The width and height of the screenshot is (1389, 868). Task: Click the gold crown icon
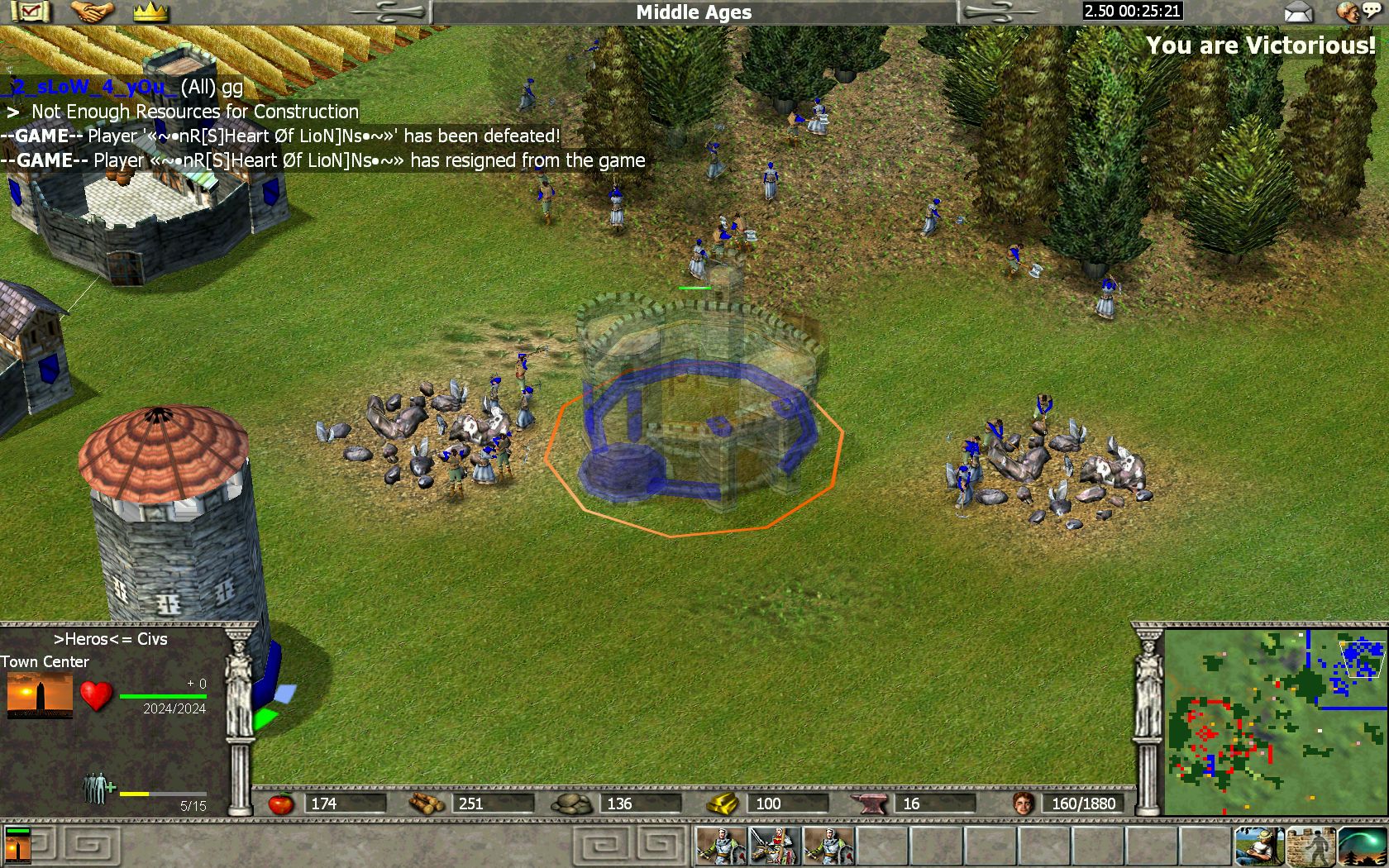[x=150, y=12]
